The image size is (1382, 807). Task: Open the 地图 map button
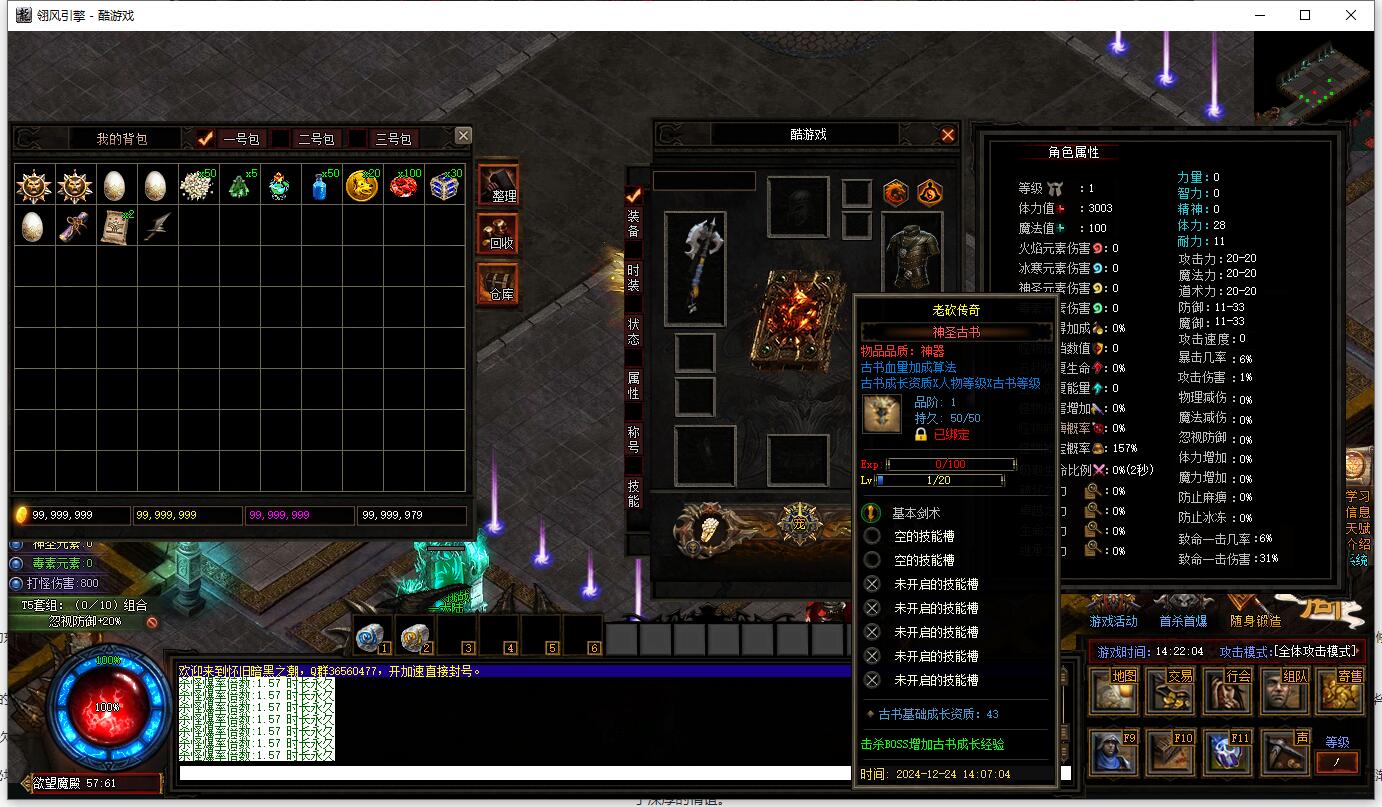tap(1111, 689)
